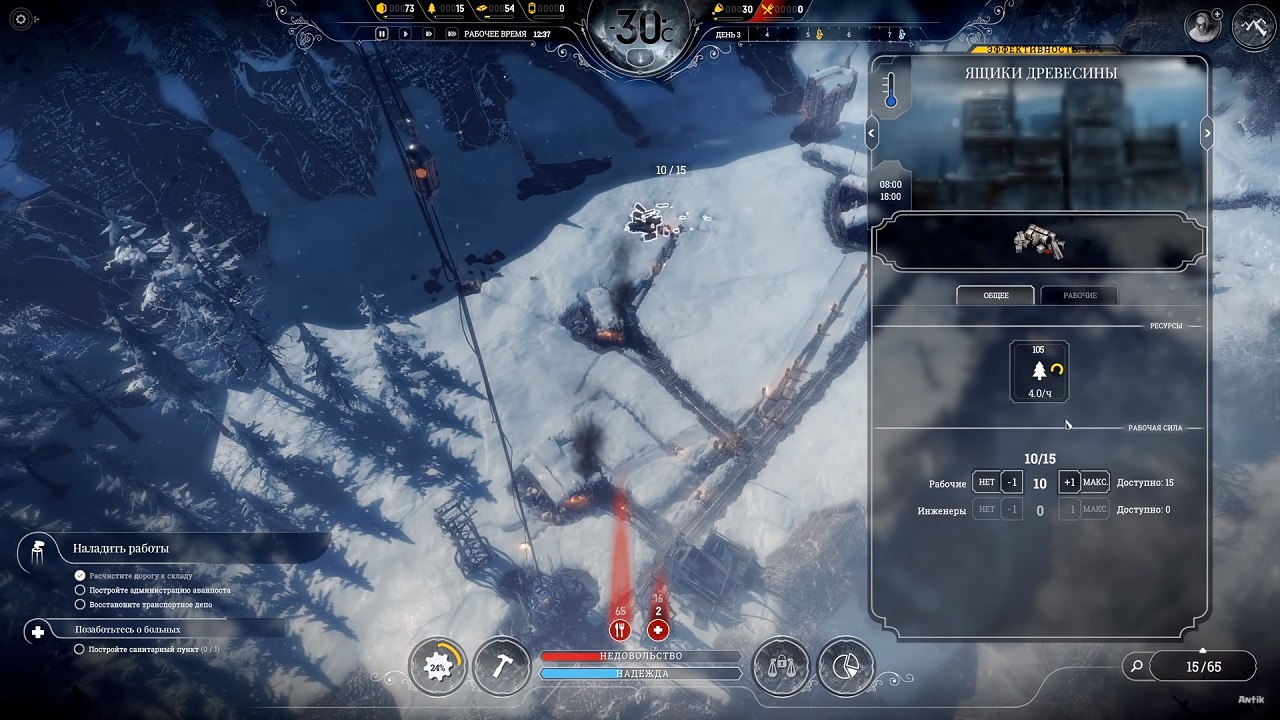1280x720 pixels.
Task: Decrease workers with the -1 button
Action: coord(1012,483)
